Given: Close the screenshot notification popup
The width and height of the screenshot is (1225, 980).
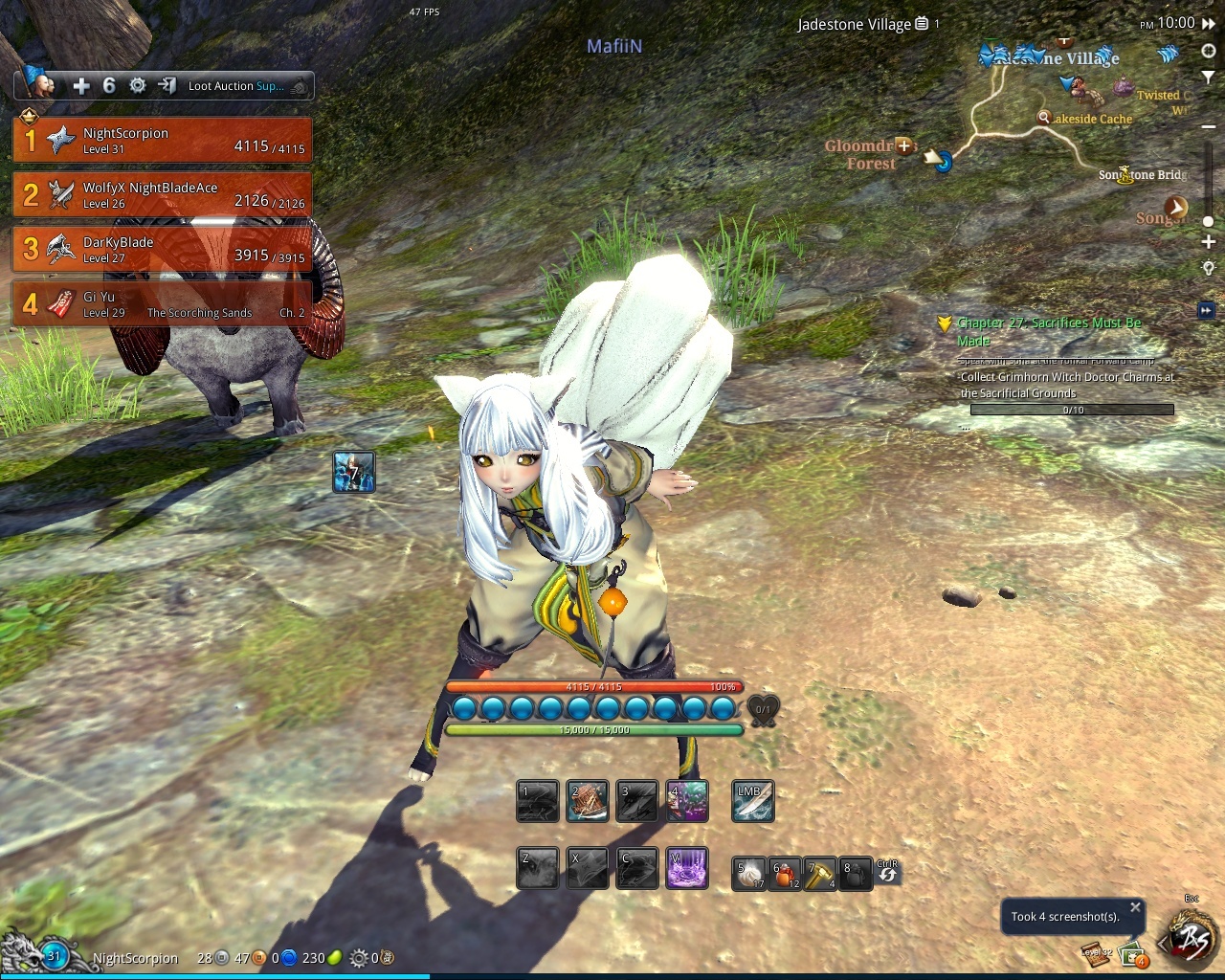Looking at the screenshot, I should point(1135,907).
